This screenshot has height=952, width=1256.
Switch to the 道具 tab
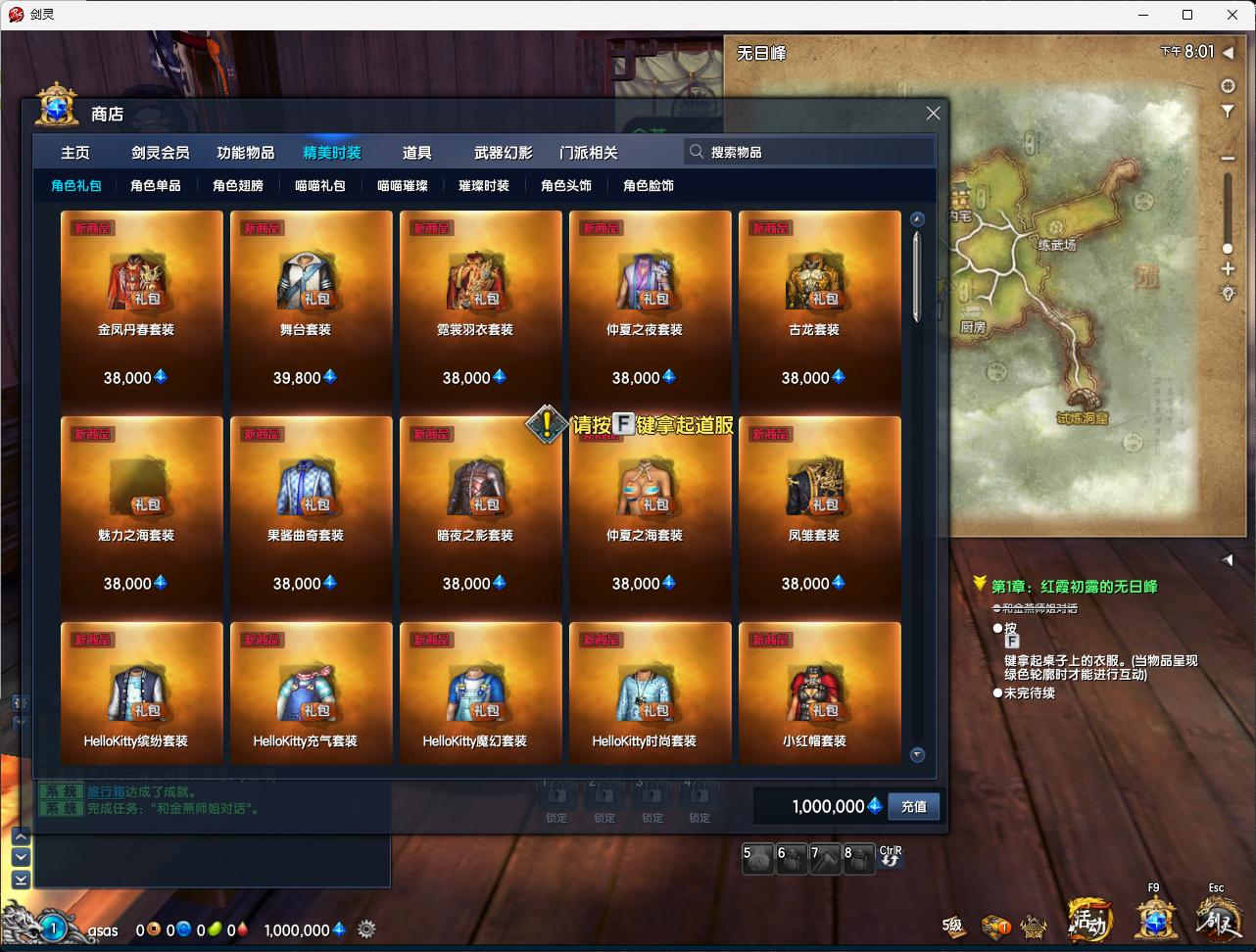[x=417, y=153]
